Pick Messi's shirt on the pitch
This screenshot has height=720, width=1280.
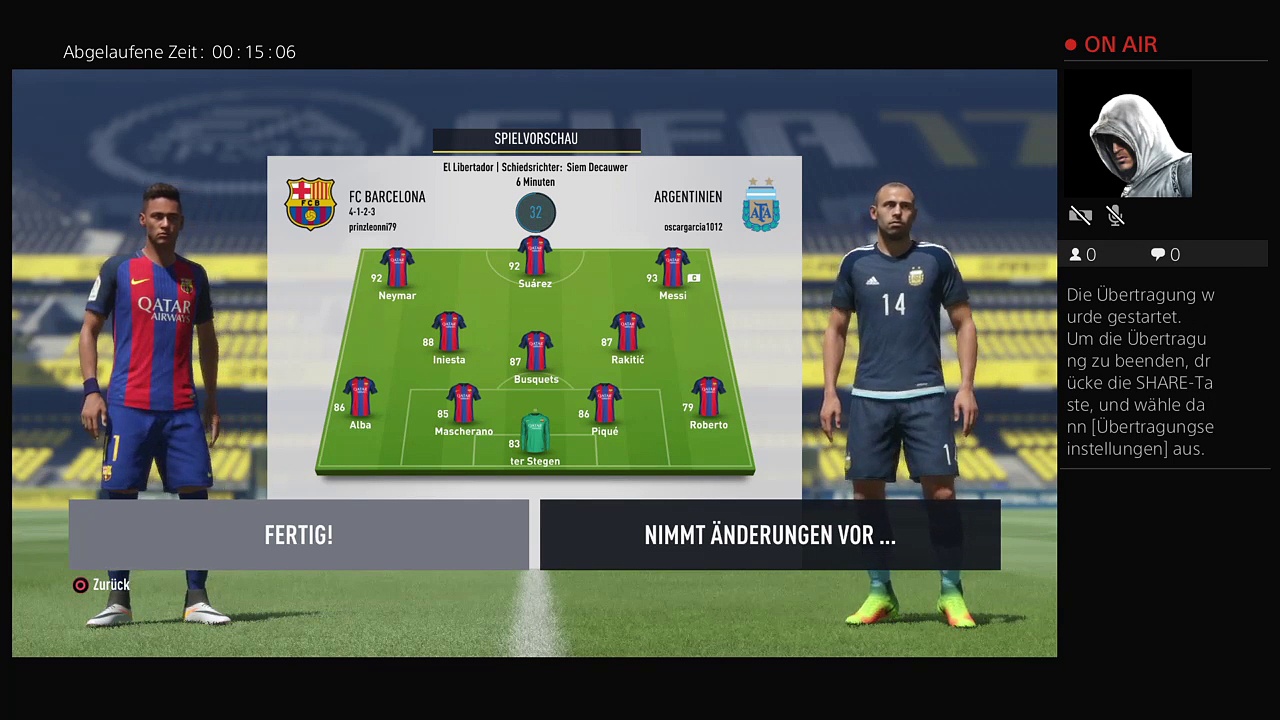(x=672, y=268)
